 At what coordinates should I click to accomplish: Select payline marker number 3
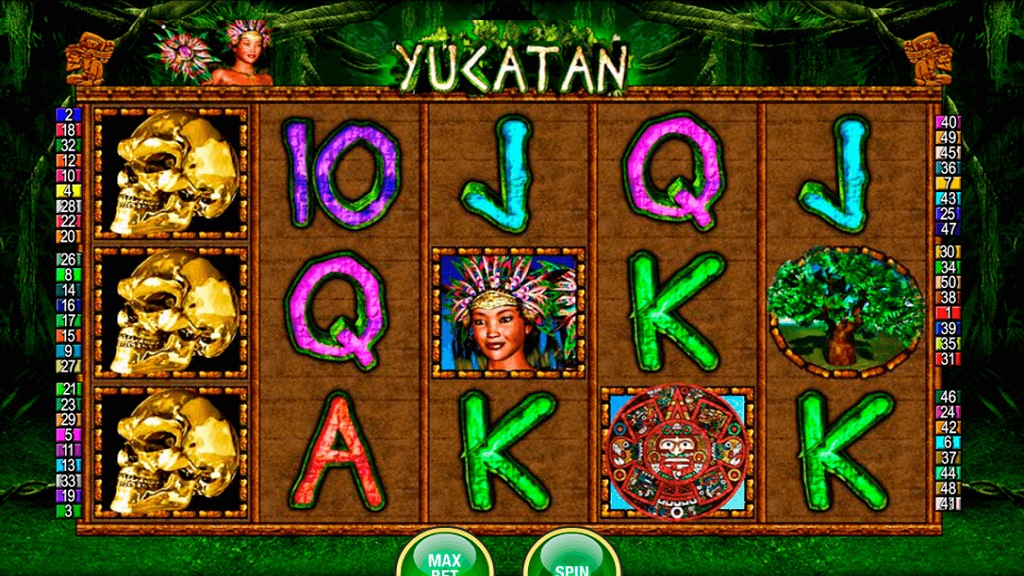point(68,511)
